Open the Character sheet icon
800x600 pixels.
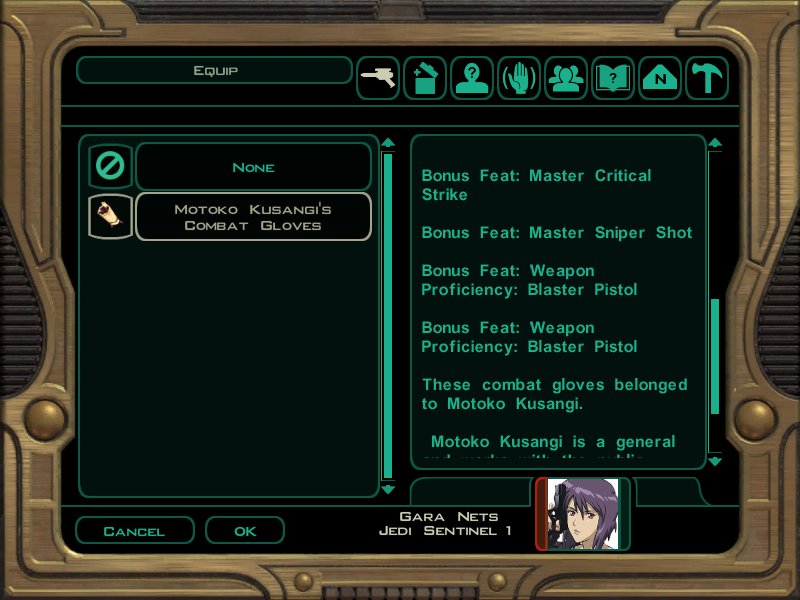(x=472, y=79)
